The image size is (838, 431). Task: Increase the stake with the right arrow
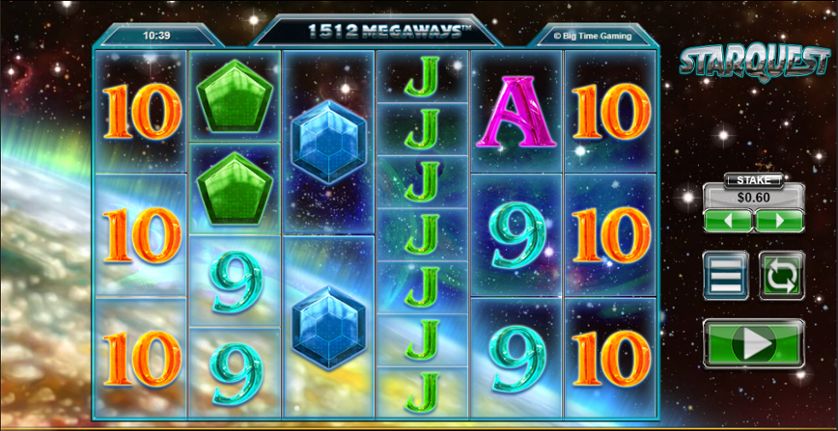[779, 221]
